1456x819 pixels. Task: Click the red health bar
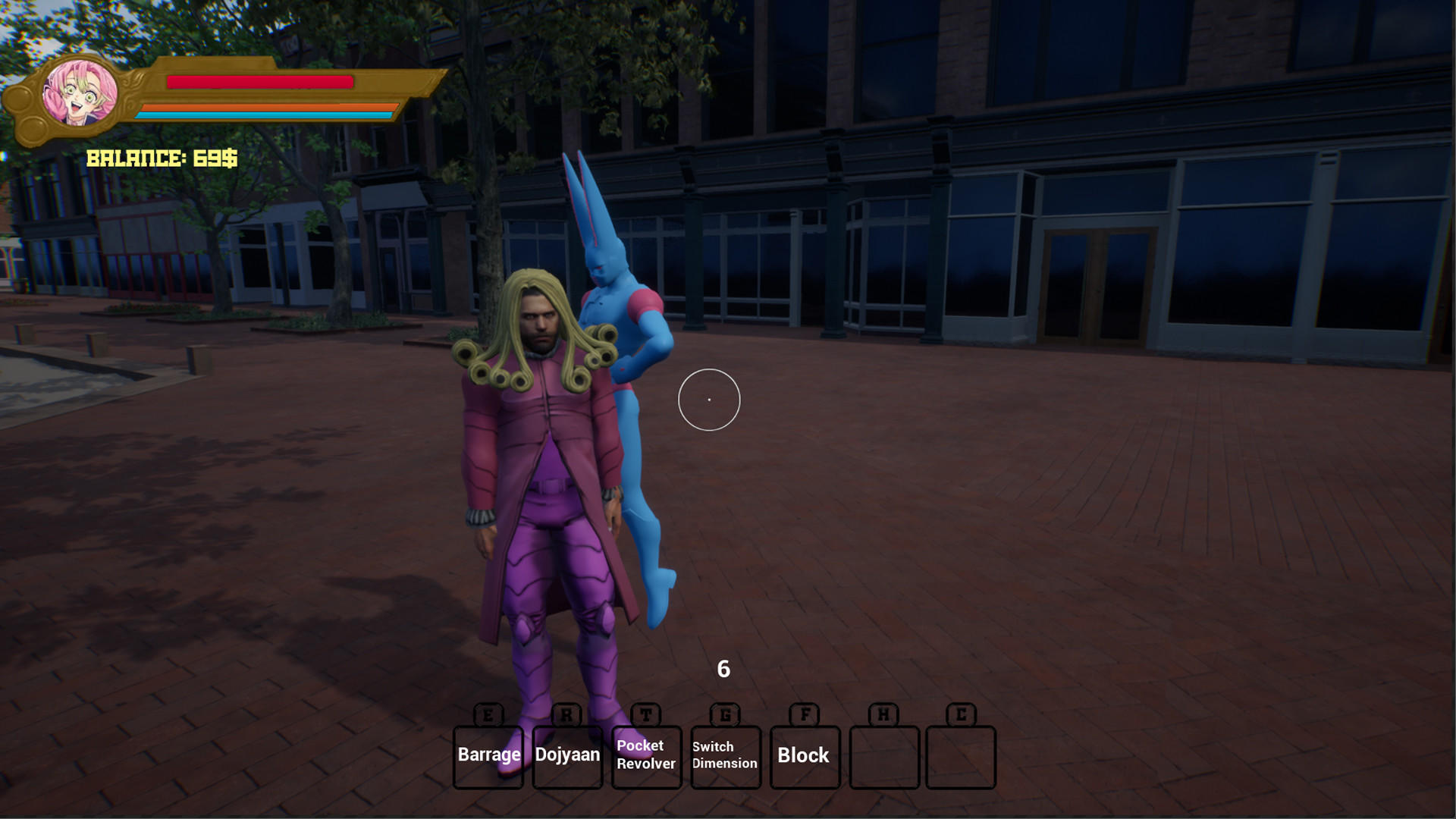[261, 83]
